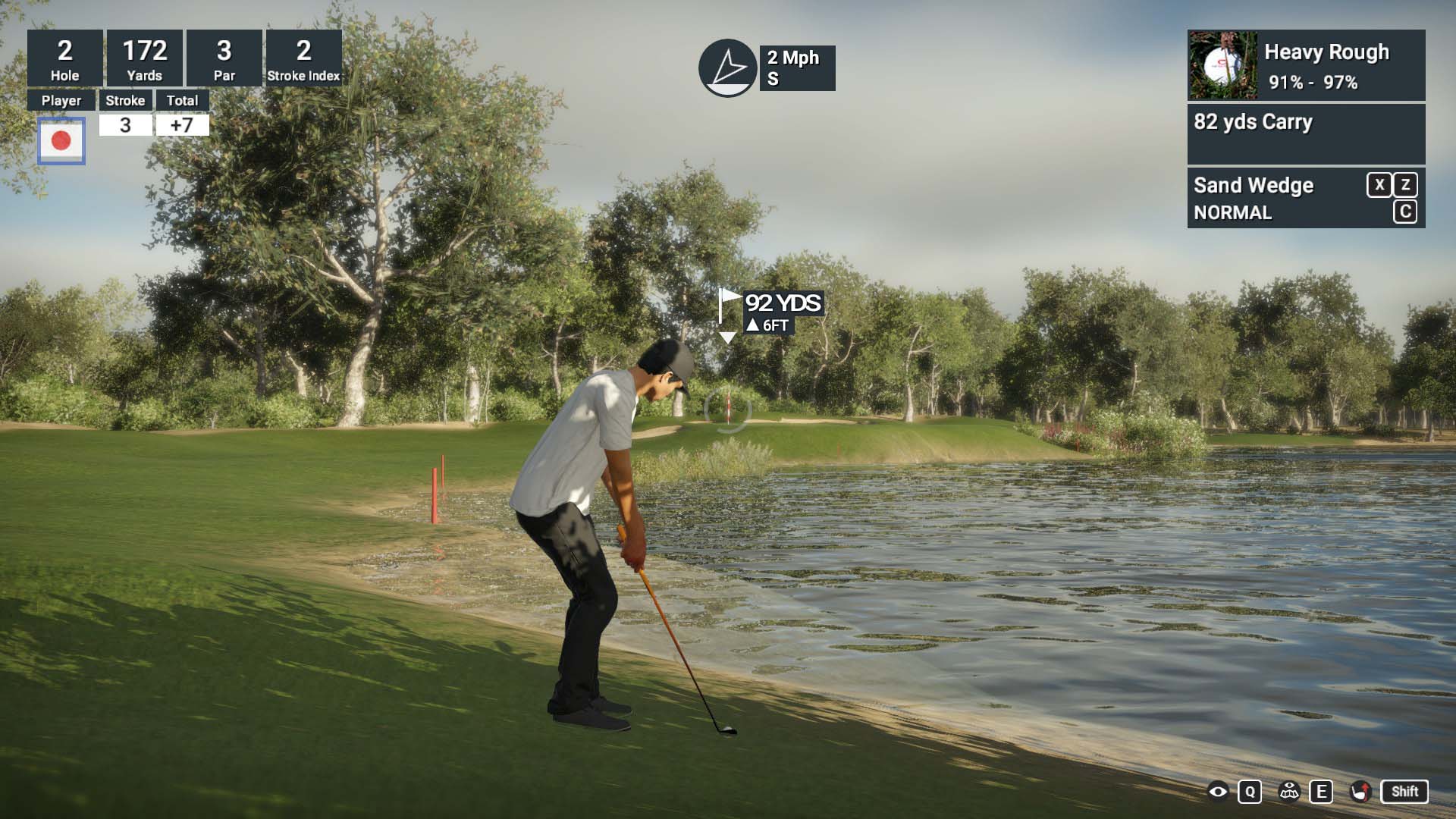
Task: Click the eye view icon
Action: 1218,792
